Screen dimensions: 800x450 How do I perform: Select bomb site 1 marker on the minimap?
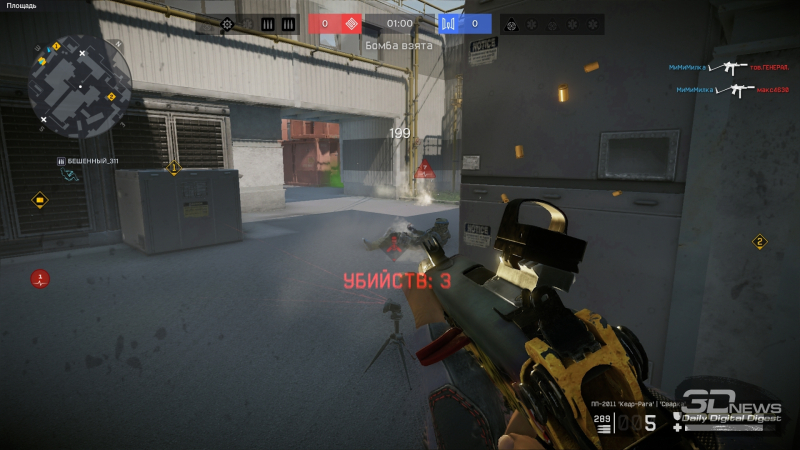pyautogui.click(x=56, y=46)
